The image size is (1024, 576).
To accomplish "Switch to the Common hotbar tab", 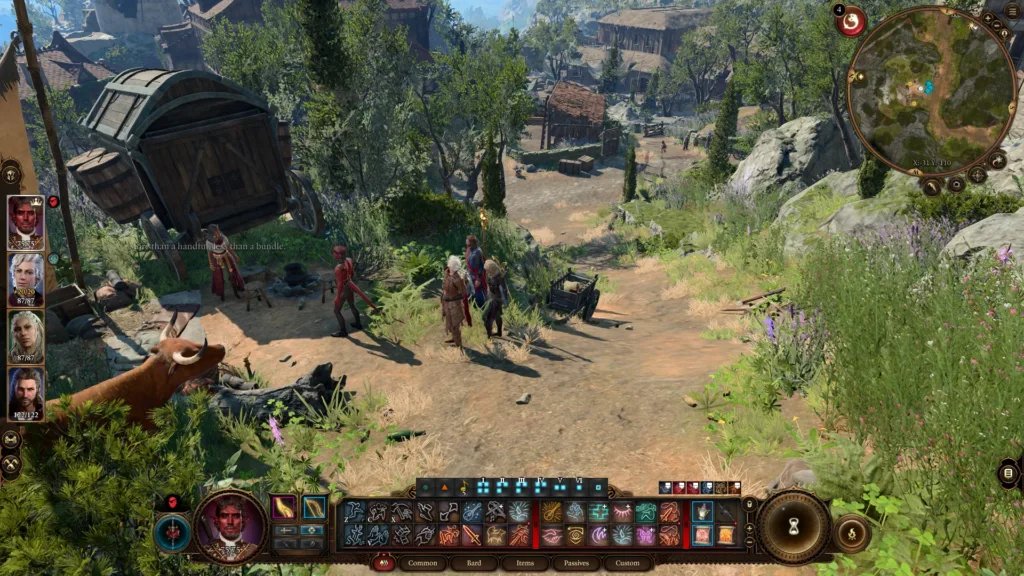I will (x=422, y=564).
